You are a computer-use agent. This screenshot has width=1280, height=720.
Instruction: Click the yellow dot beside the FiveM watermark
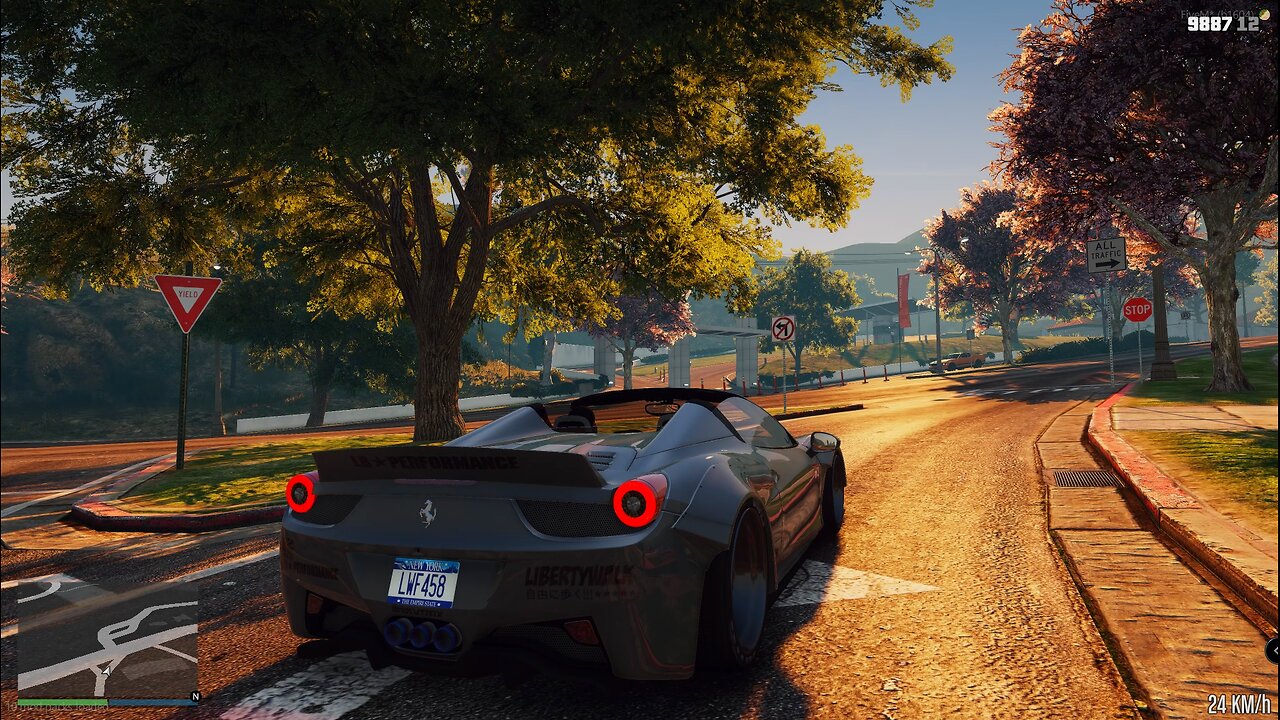(1264, 14)
